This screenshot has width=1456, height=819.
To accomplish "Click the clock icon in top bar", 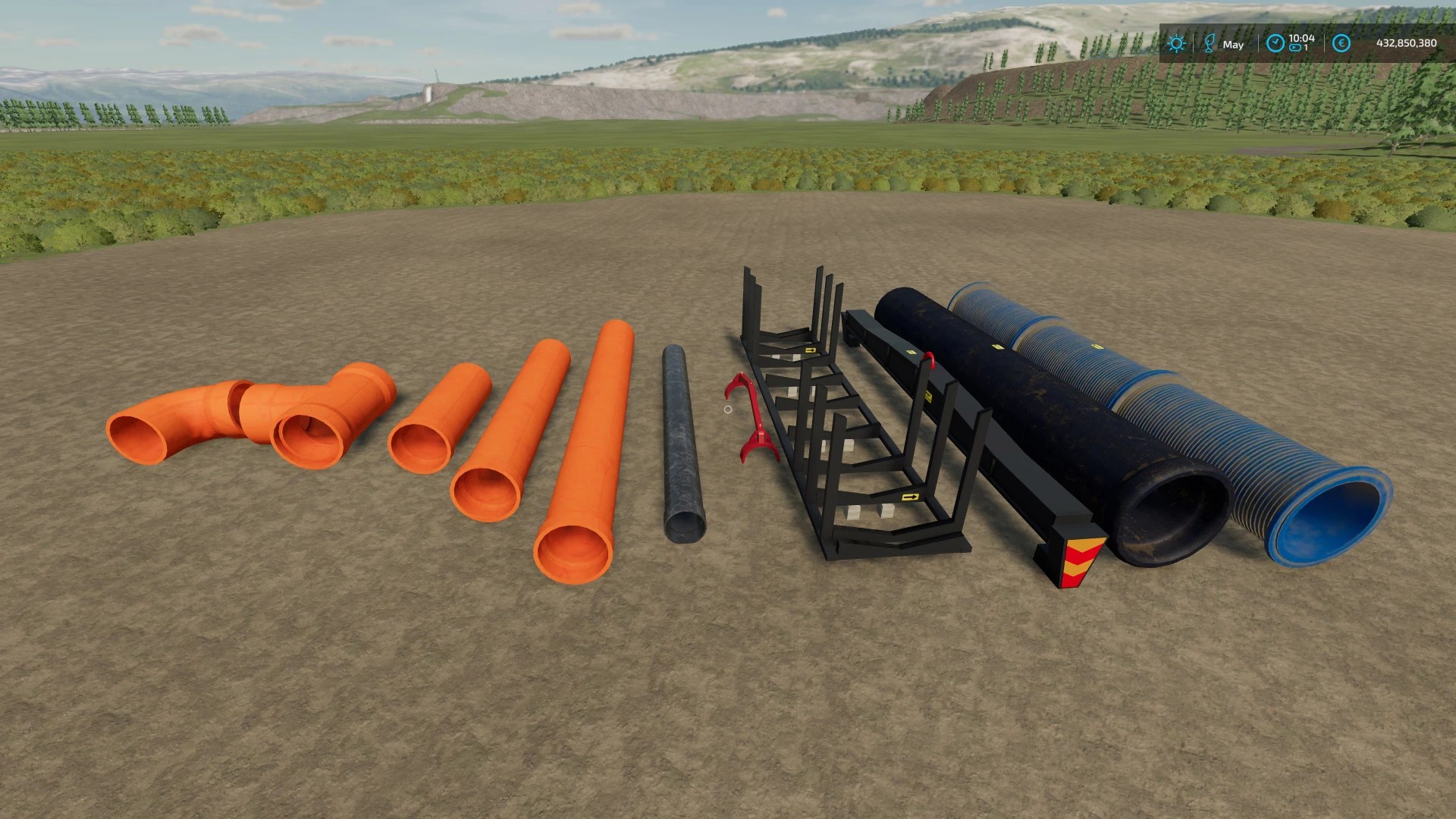I will pos(1275,43).
